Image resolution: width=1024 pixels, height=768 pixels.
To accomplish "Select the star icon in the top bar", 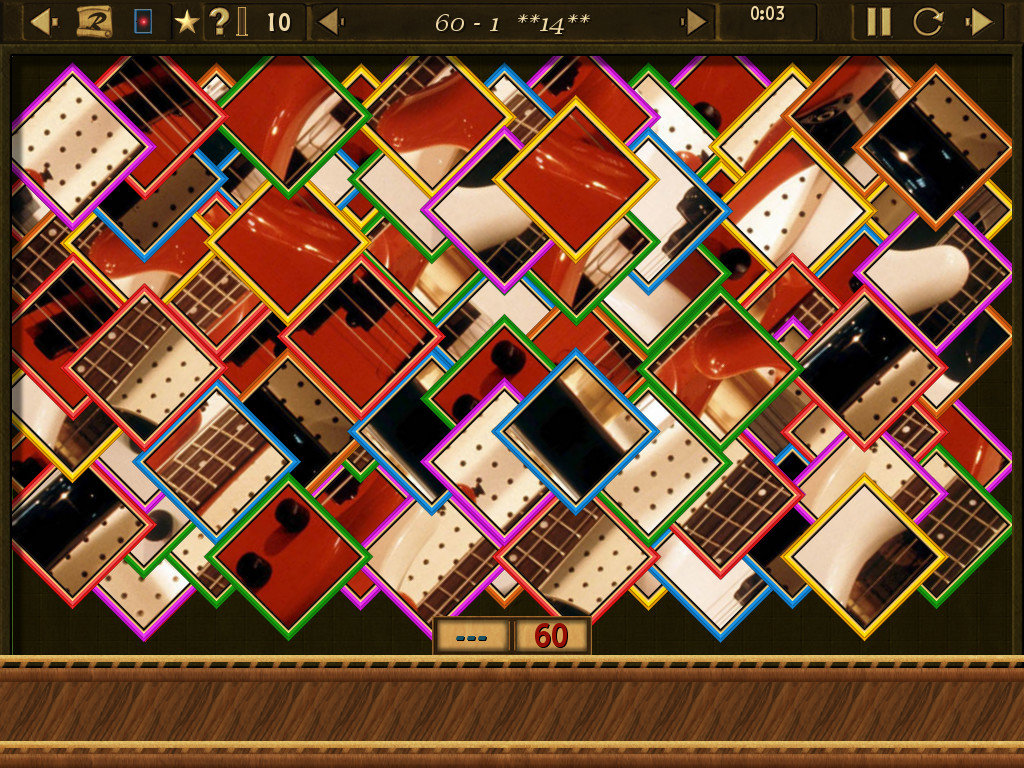I will click(186, 21).
